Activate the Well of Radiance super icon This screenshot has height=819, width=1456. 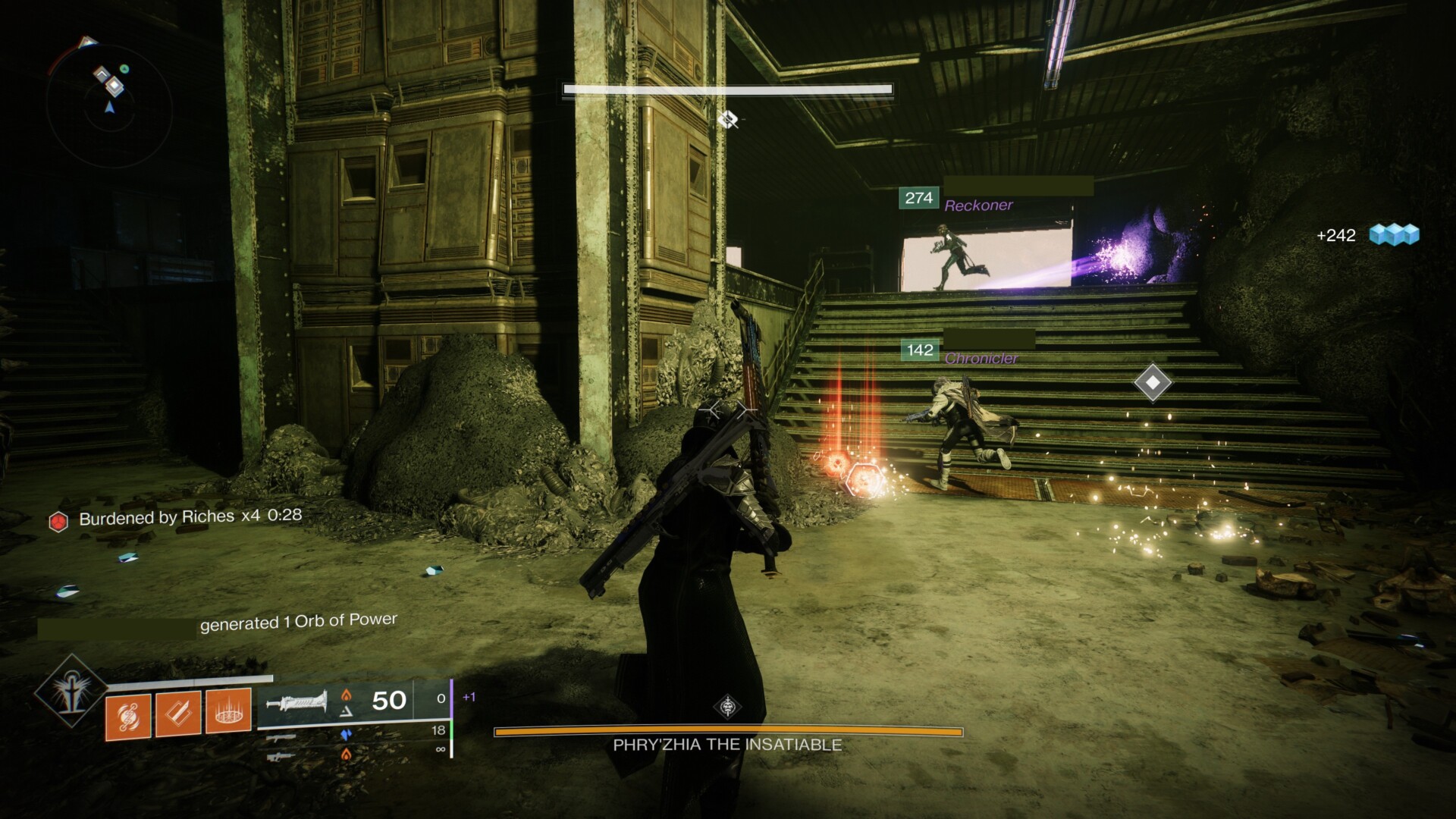point(71,691)
